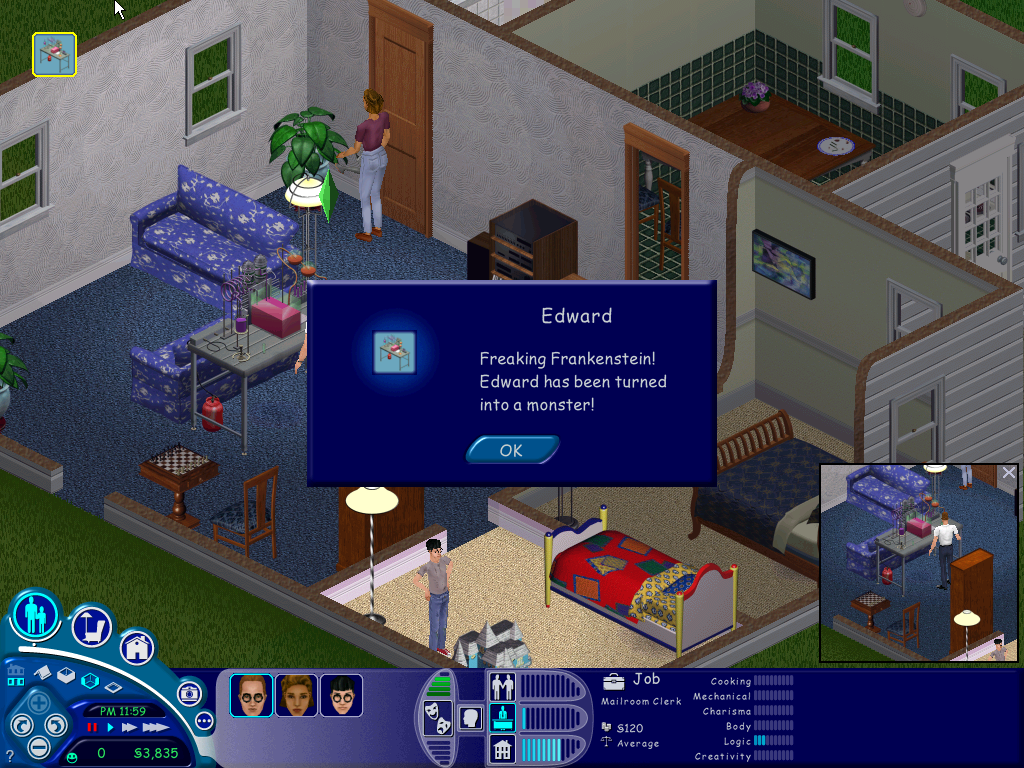Enter Build mode with the house icon
The width and height of the screenshot is (1024, 768).
[136, 647]
